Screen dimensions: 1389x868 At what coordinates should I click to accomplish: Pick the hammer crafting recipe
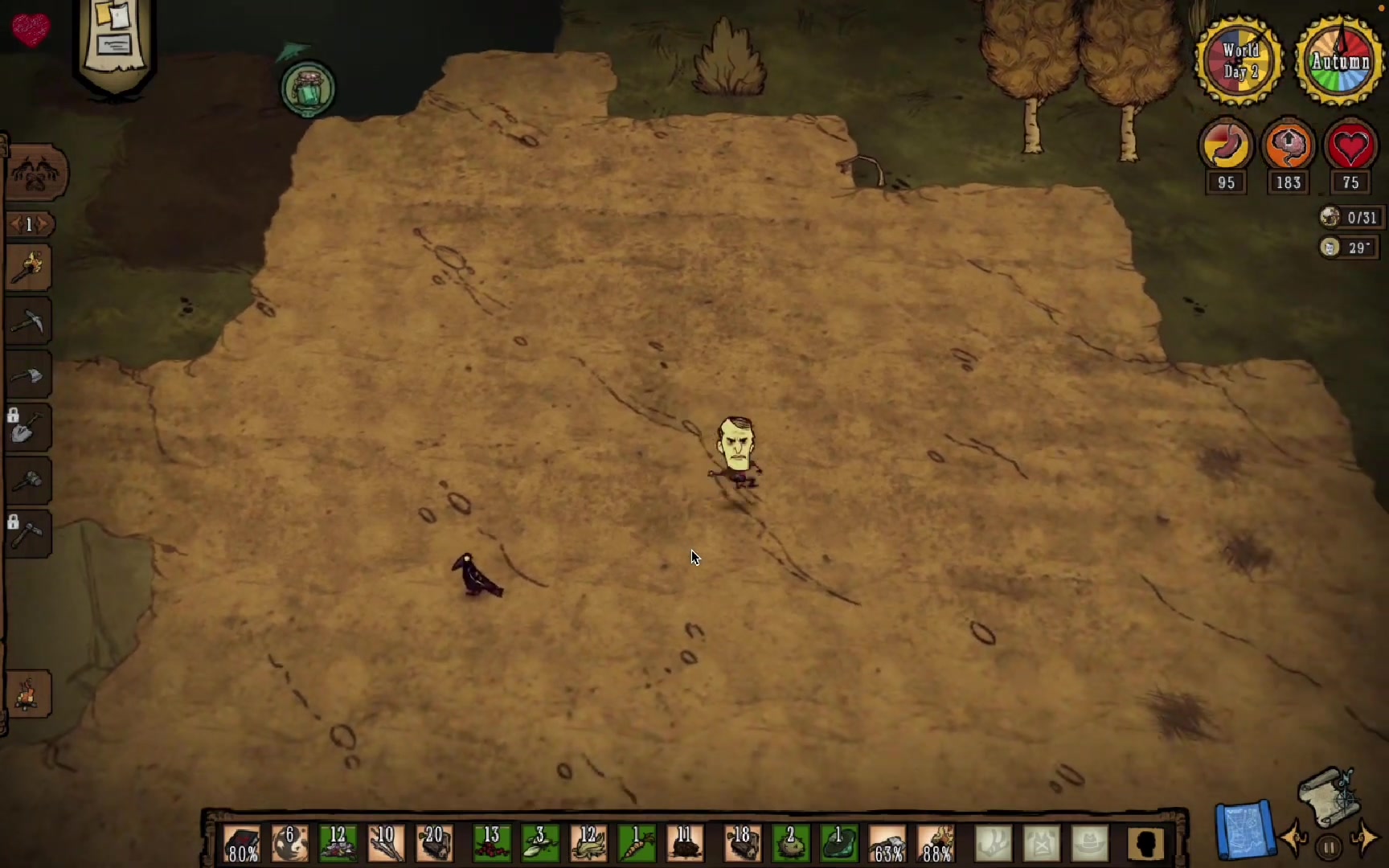click(28, 481)
